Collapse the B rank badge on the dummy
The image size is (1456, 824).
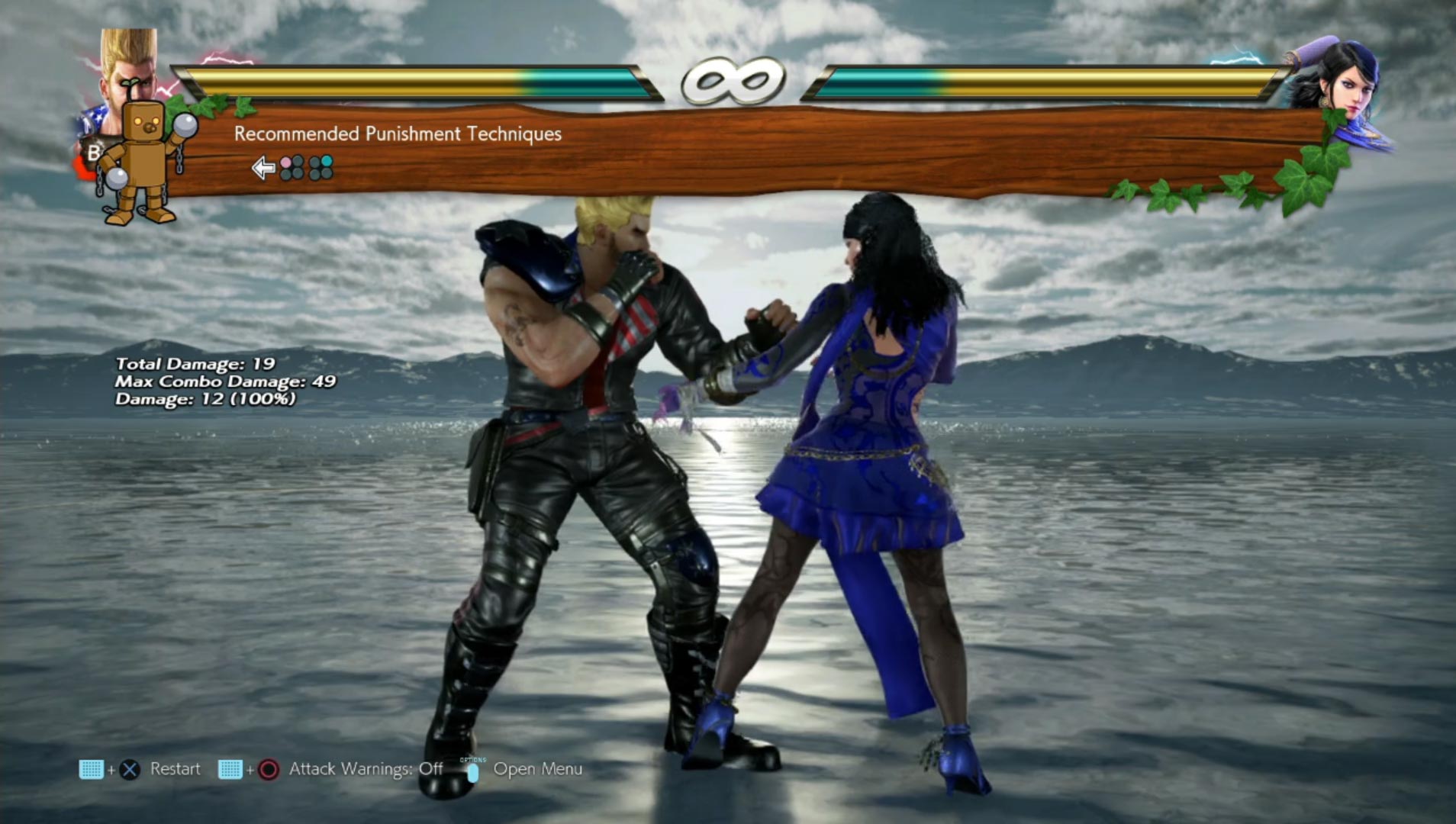coord(93,153)
